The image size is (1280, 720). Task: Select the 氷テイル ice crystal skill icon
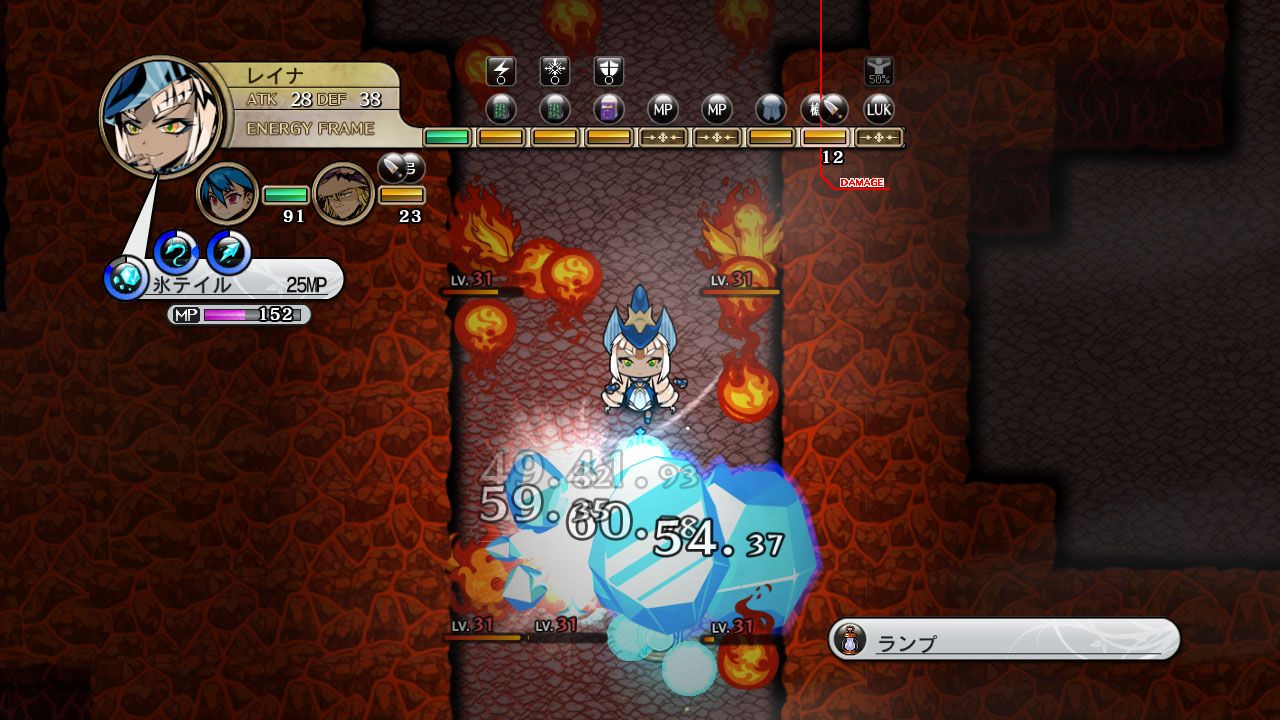126,276
